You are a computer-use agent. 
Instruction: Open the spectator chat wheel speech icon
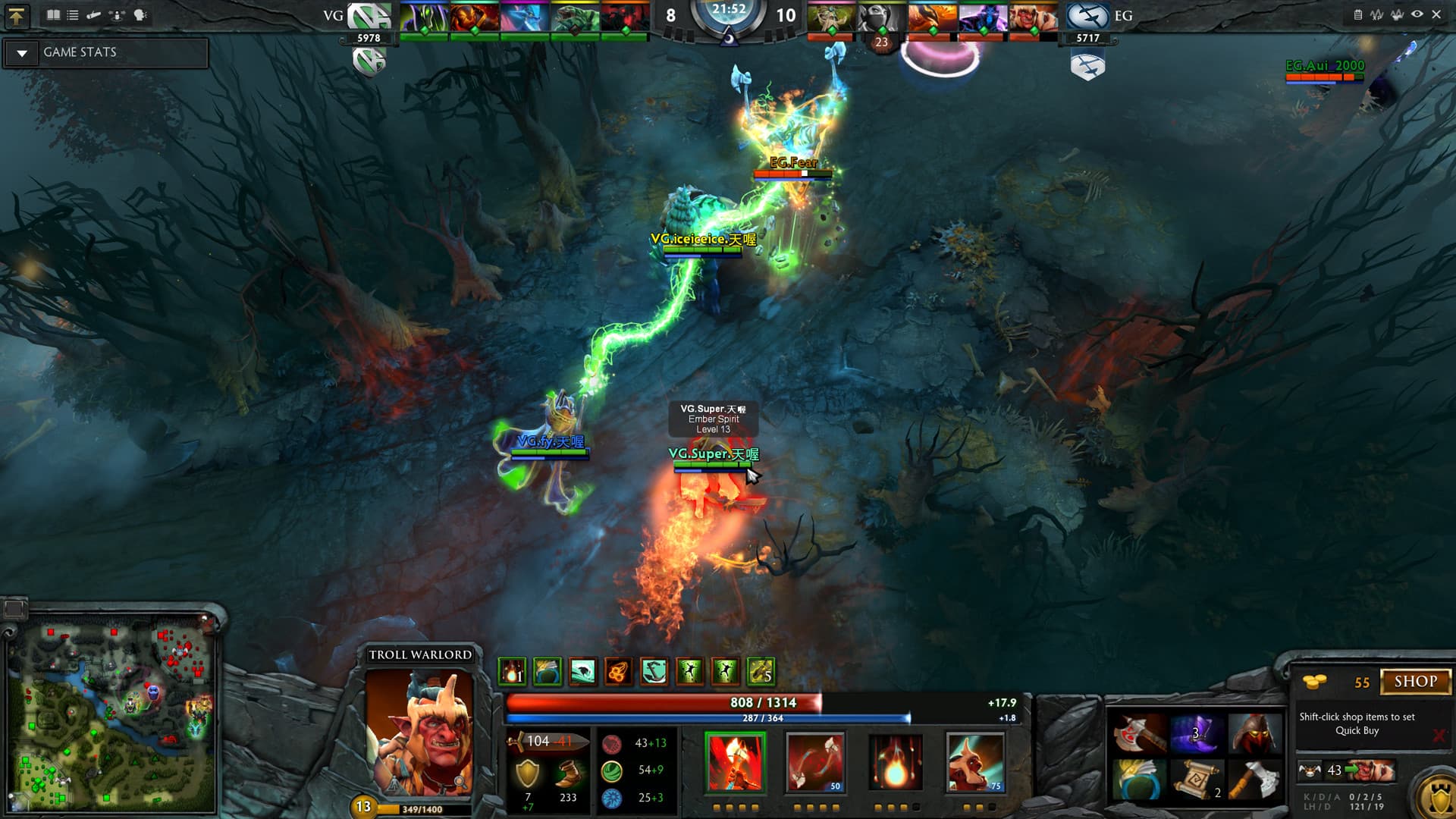(141, 13)
